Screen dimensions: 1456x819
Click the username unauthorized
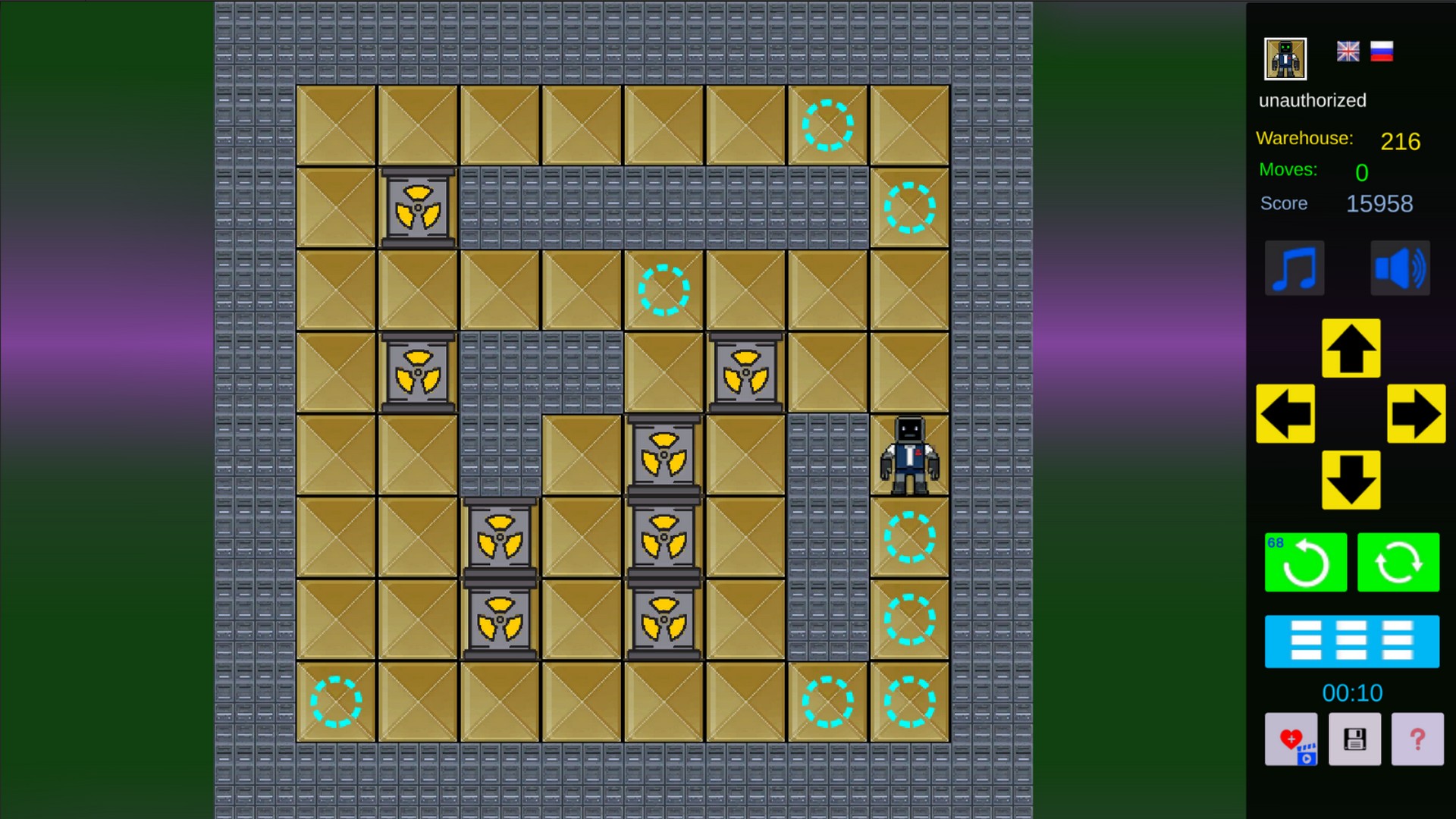coord(1313,100)
